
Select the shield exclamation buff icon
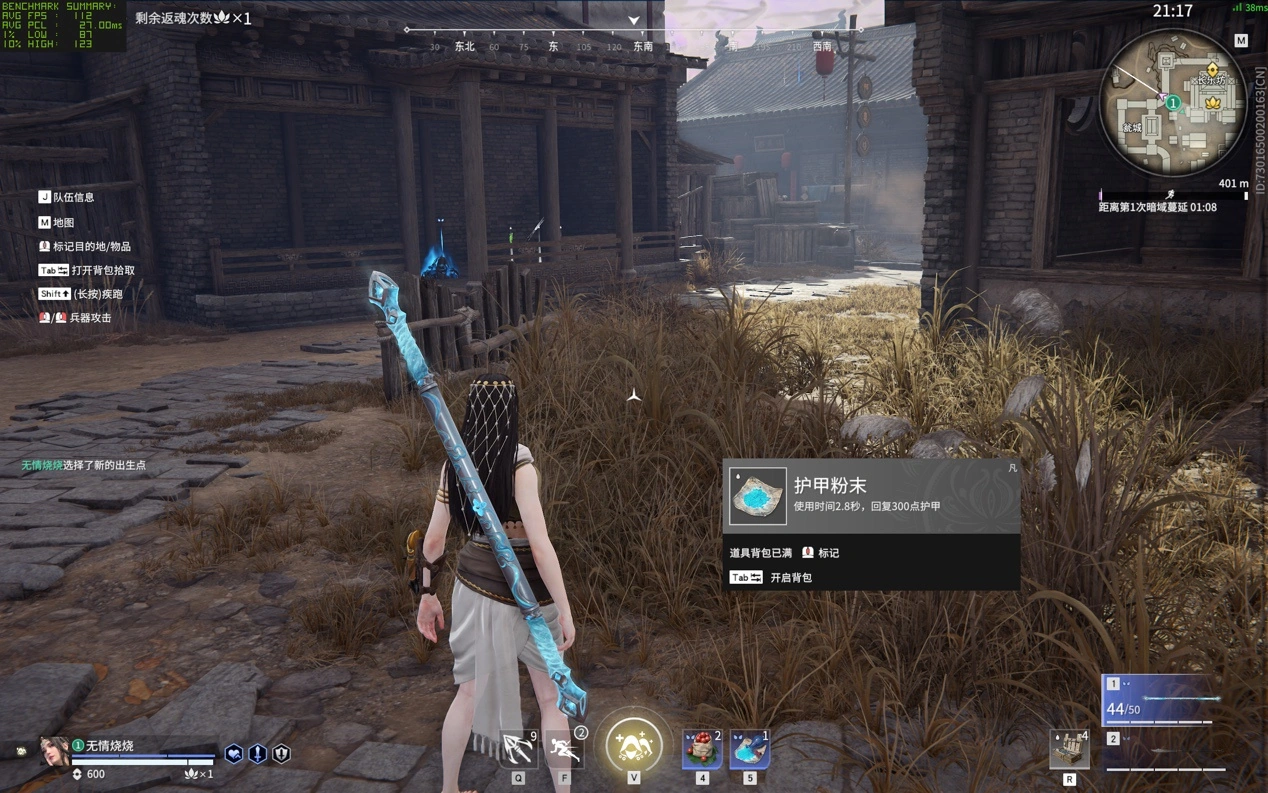coord(282,754)
